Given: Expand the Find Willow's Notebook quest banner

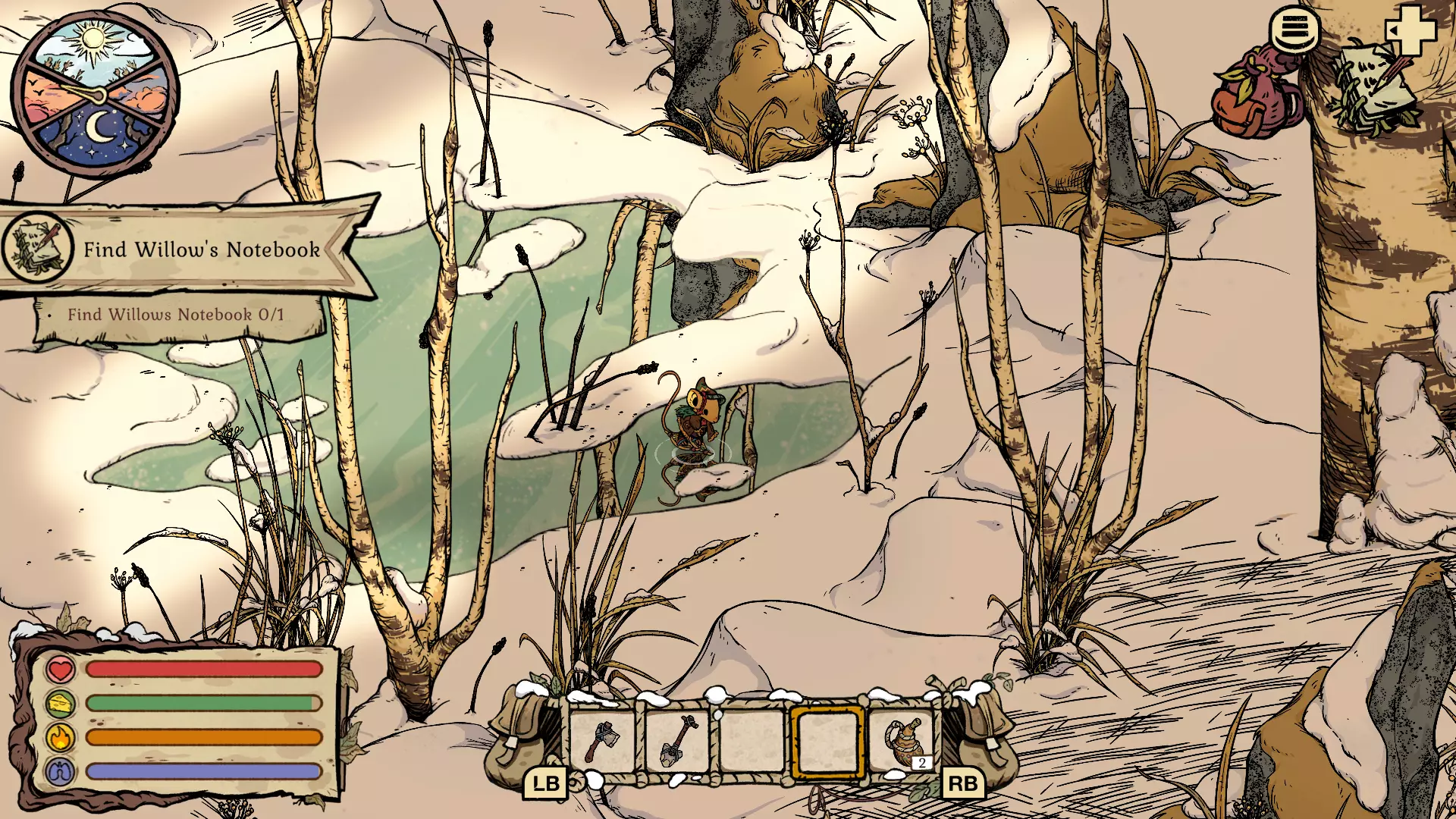Looking at the screenshot, I should point(201,248).
